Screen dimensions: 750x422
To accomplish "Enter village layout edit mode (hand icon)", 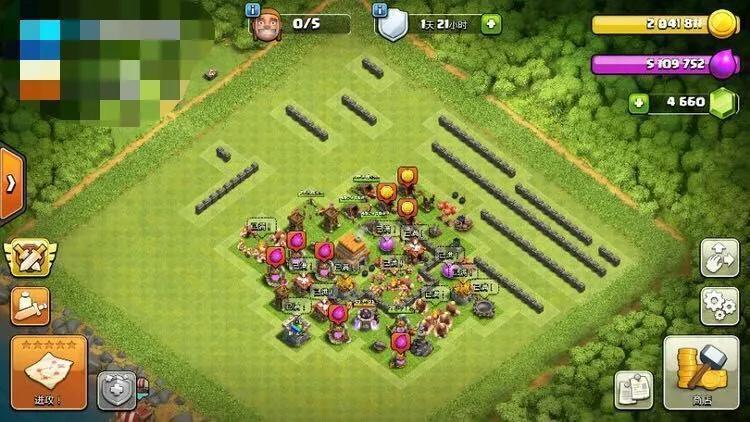I will 718,256.
